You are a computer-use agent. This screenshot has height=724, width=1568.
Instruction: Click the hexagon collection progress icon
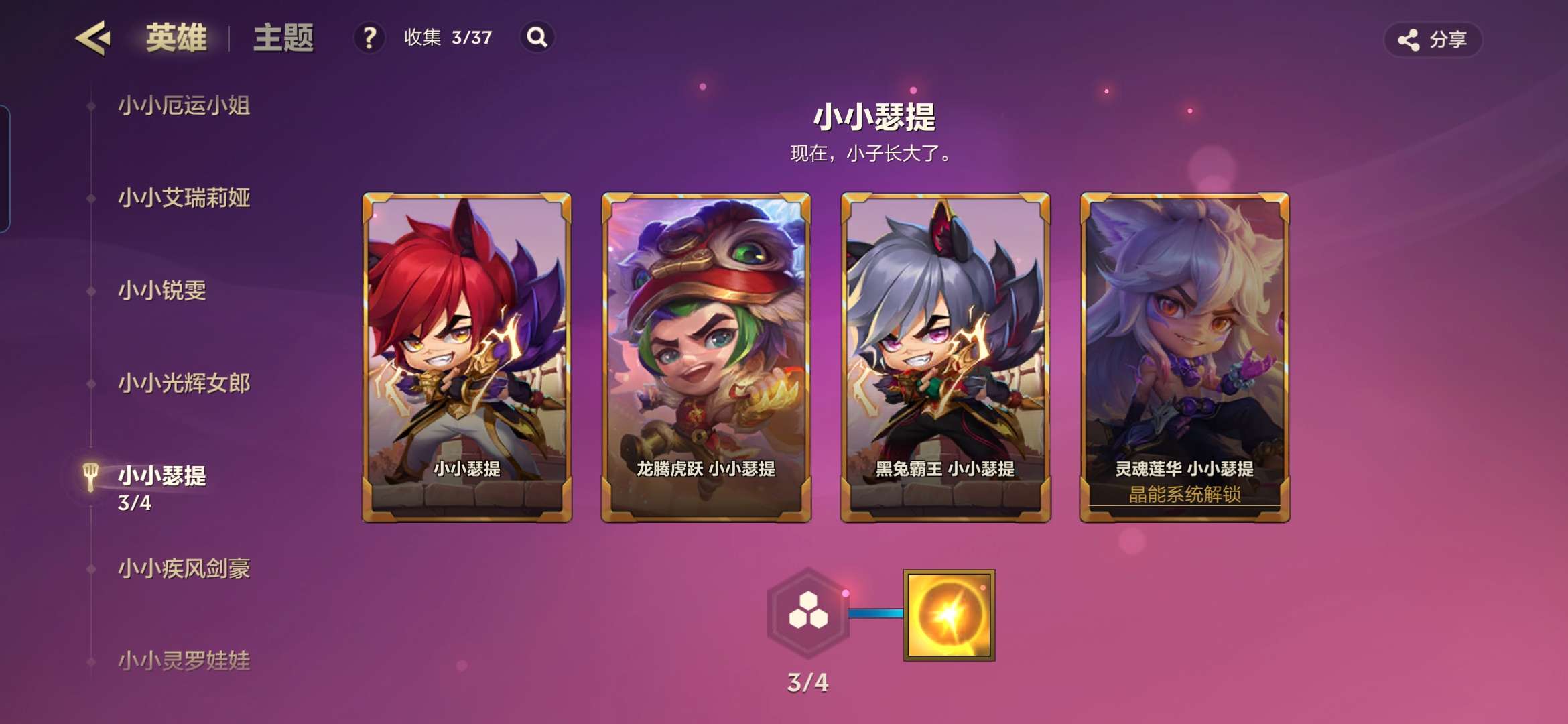[808, 613]
